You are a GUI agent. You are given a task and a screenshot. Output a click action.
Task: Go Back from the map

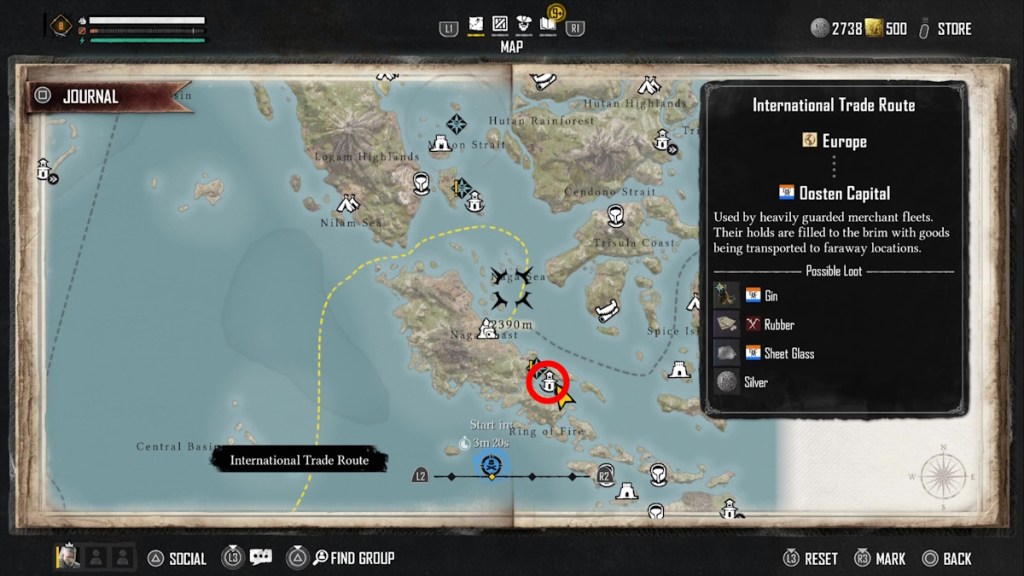click(x=957, y=559)
